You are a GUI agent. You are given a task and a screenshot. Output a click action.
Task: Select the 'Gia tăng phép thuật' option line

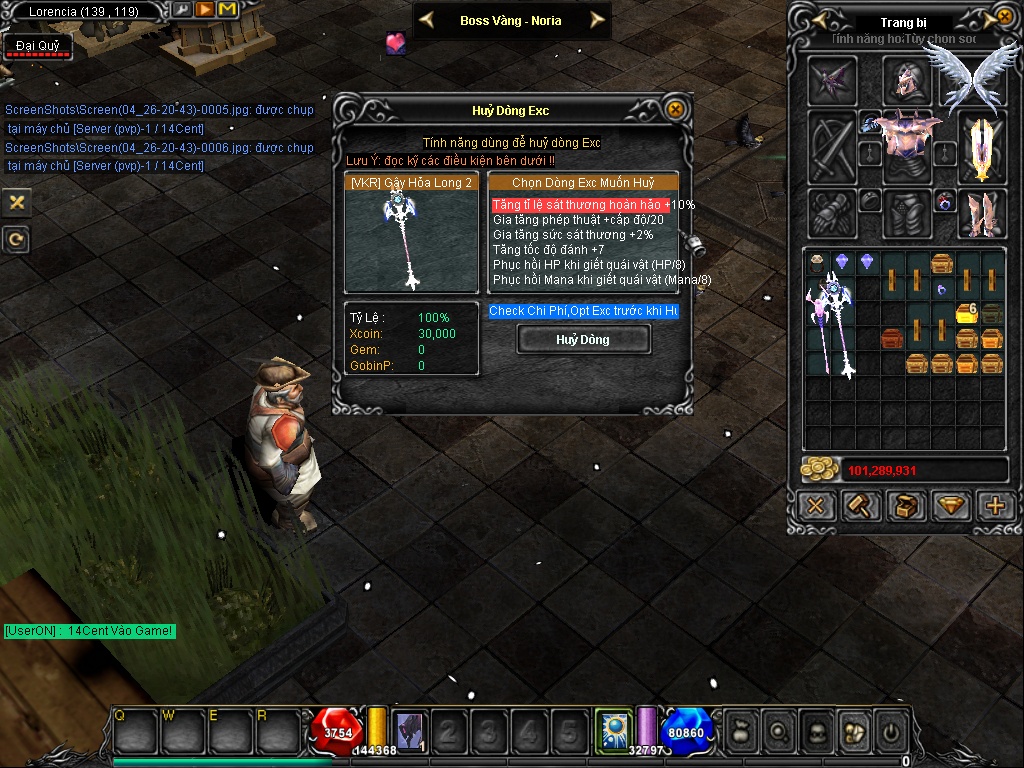click(x=578, y=220)
